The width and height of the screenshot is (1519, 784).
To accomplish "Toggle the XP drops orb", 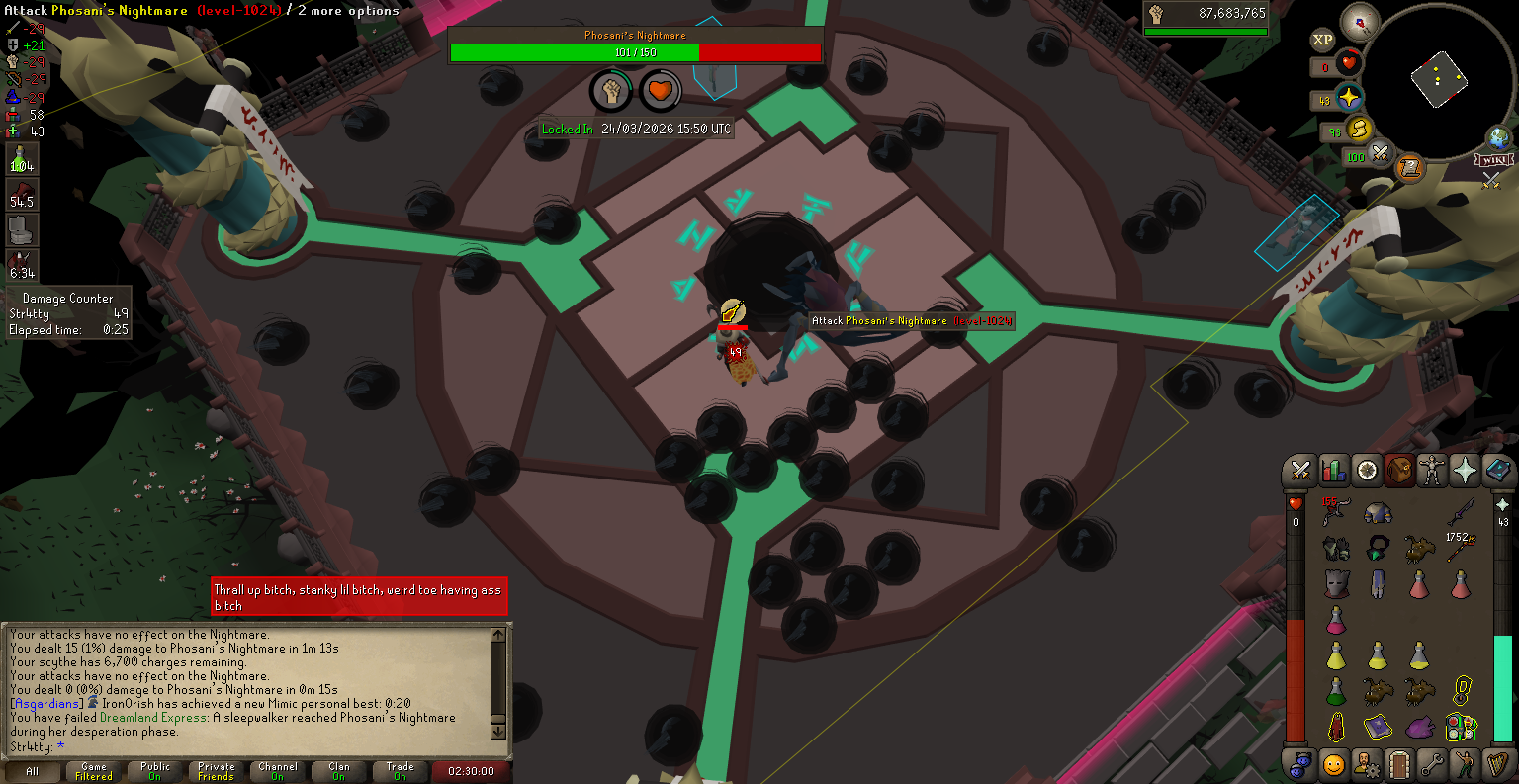I will click(x=1322, y=40).
